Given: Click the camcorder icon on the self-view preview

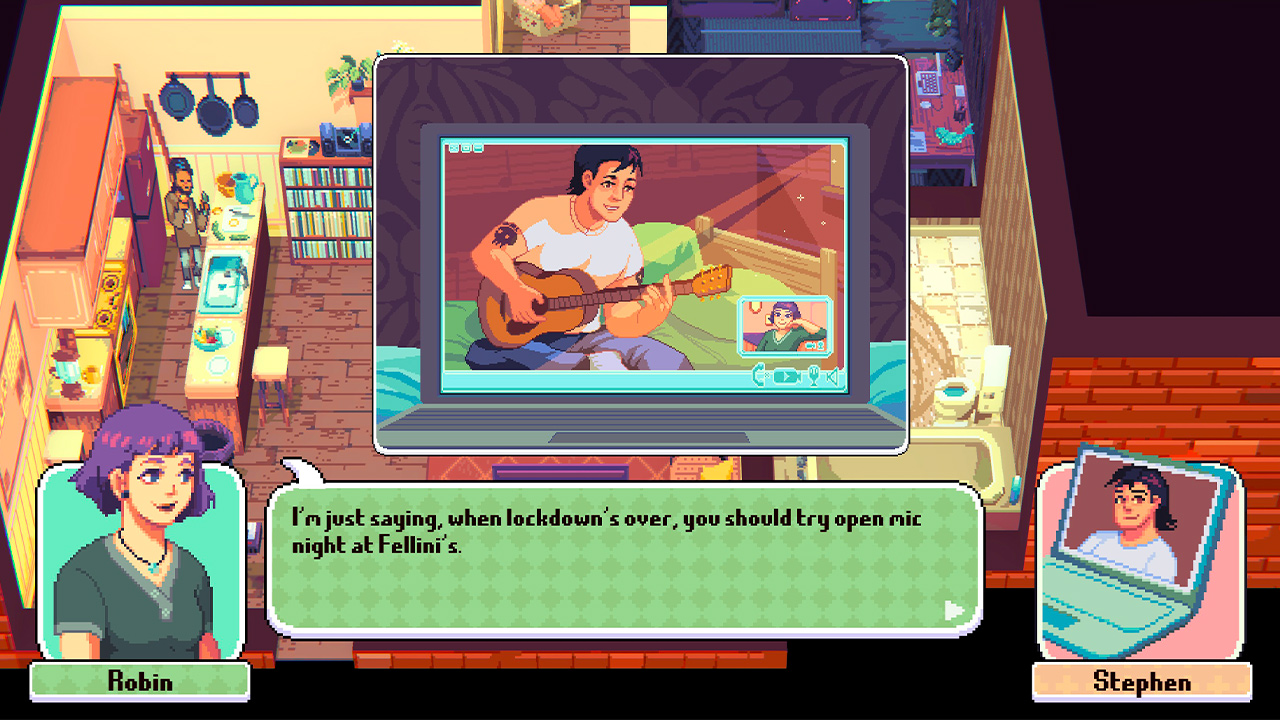Looking at the screenshot, I should [812, 346].
